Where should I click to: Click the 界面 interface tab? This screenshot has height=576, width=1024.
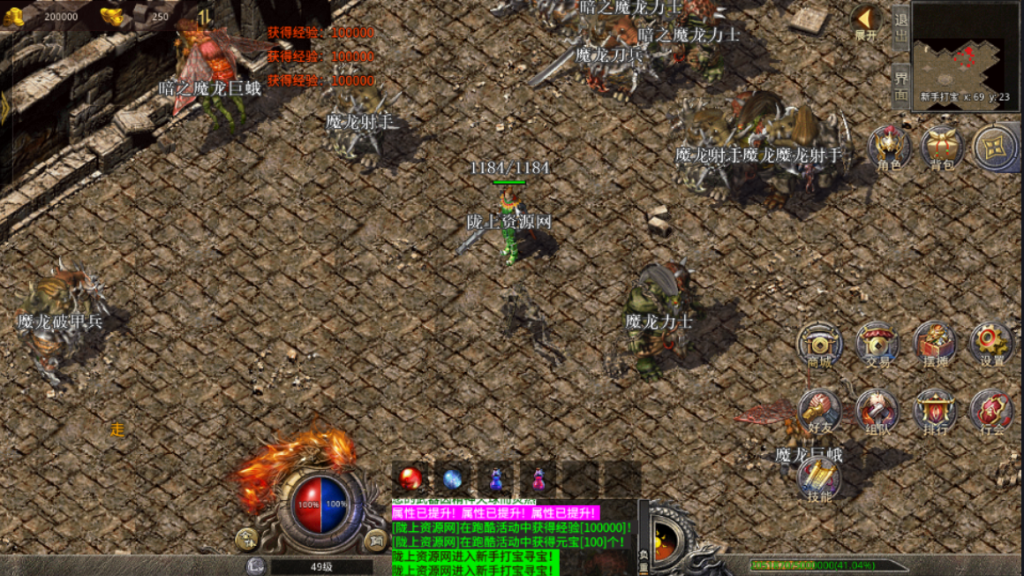901,85
